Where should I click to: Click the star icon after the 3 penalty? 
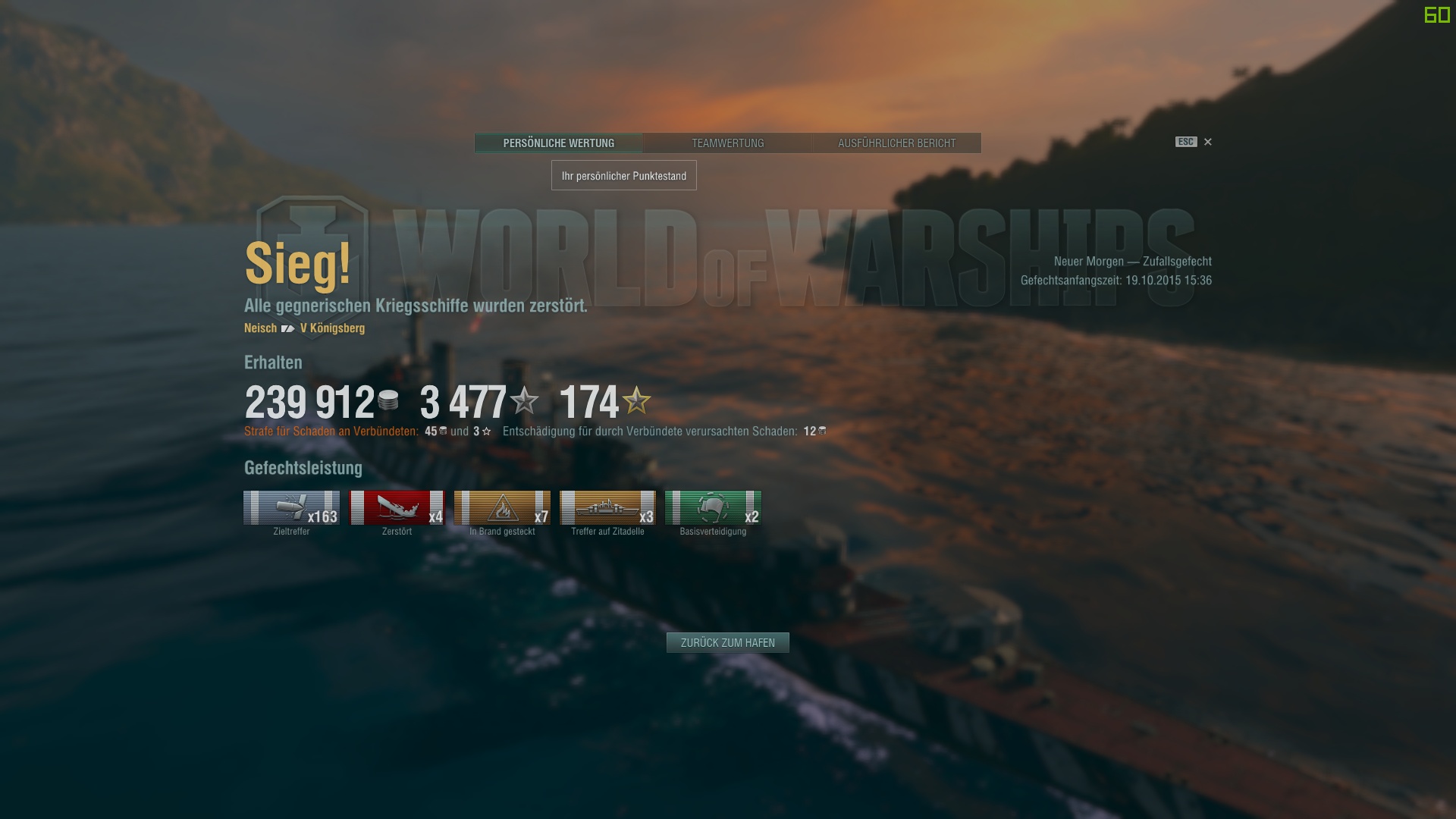pos(485,430)
